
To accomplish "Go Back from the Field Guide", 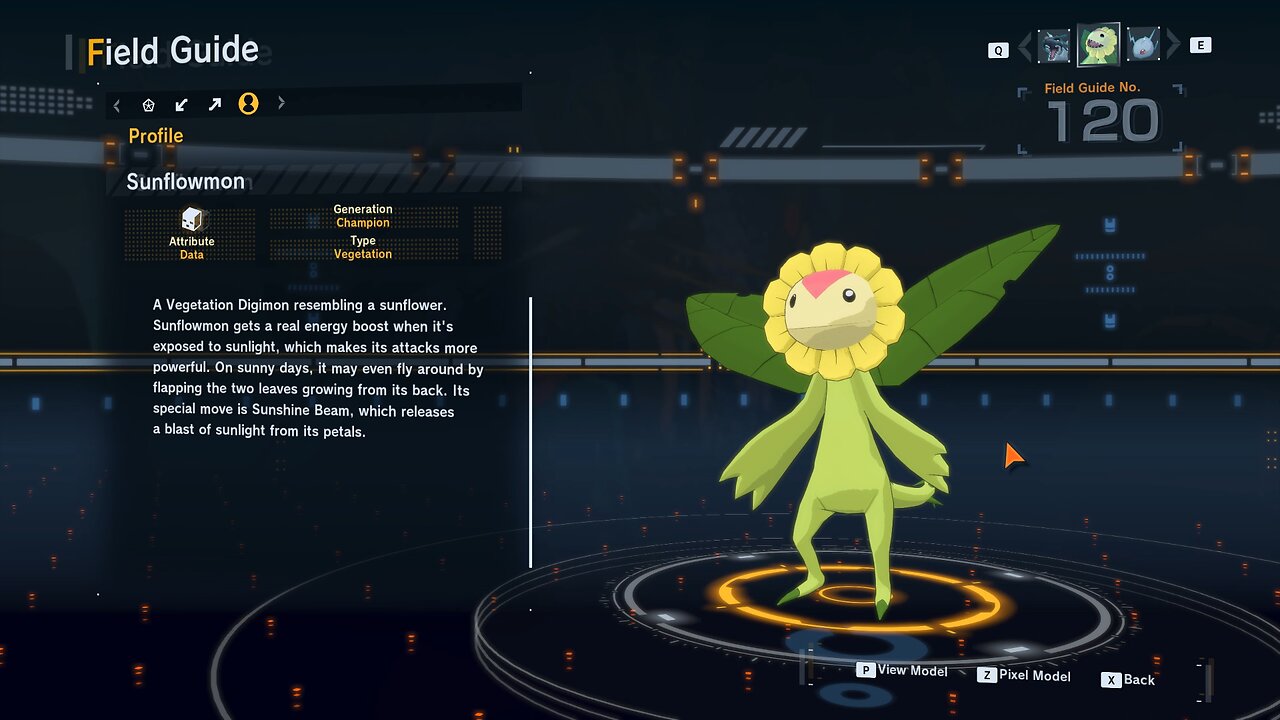I will point(1129,680).
